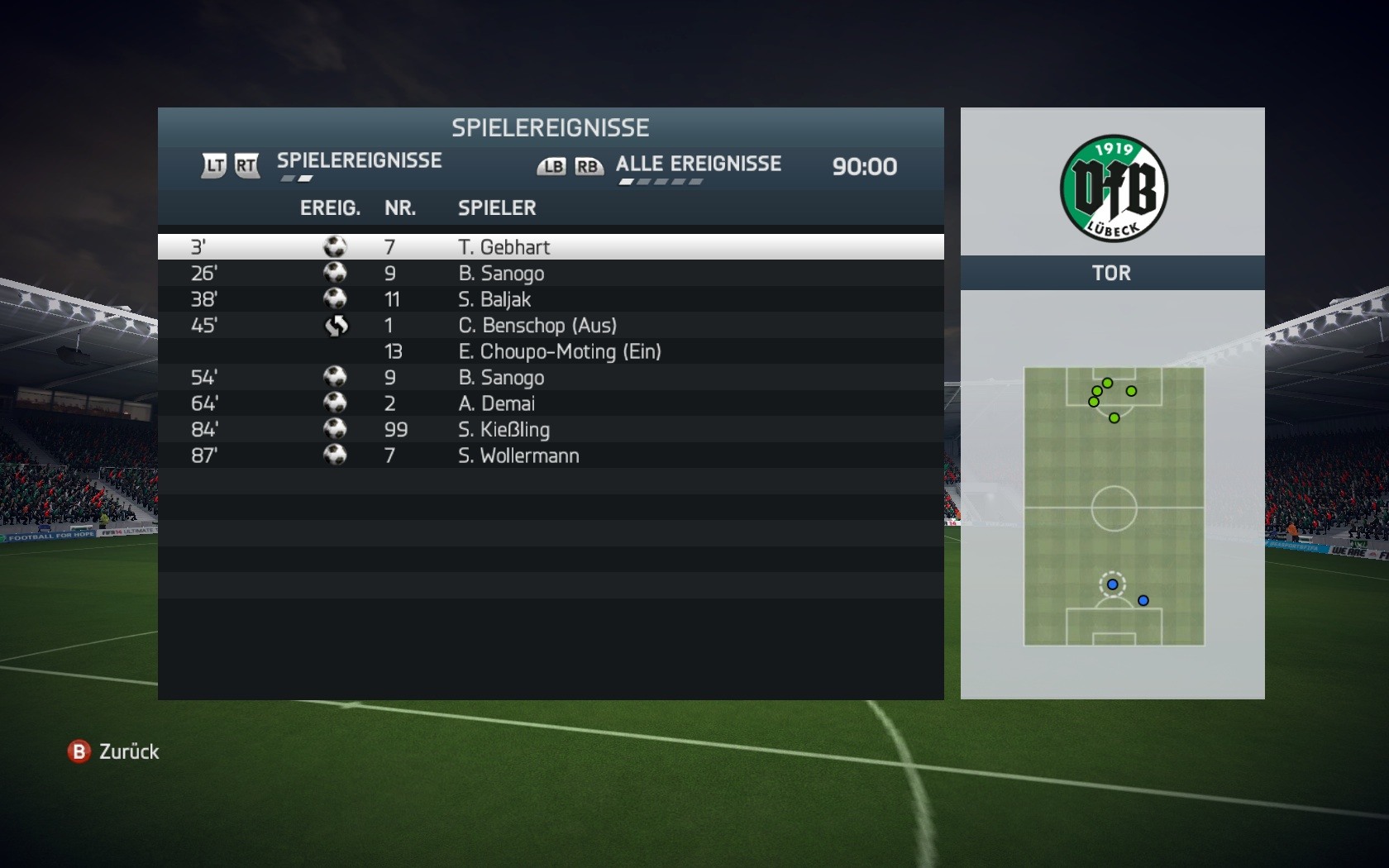This screenshot has height=868, width=1389.
Task: Select the T. Gebhart goal row
Action: click(x=550, y=247)
